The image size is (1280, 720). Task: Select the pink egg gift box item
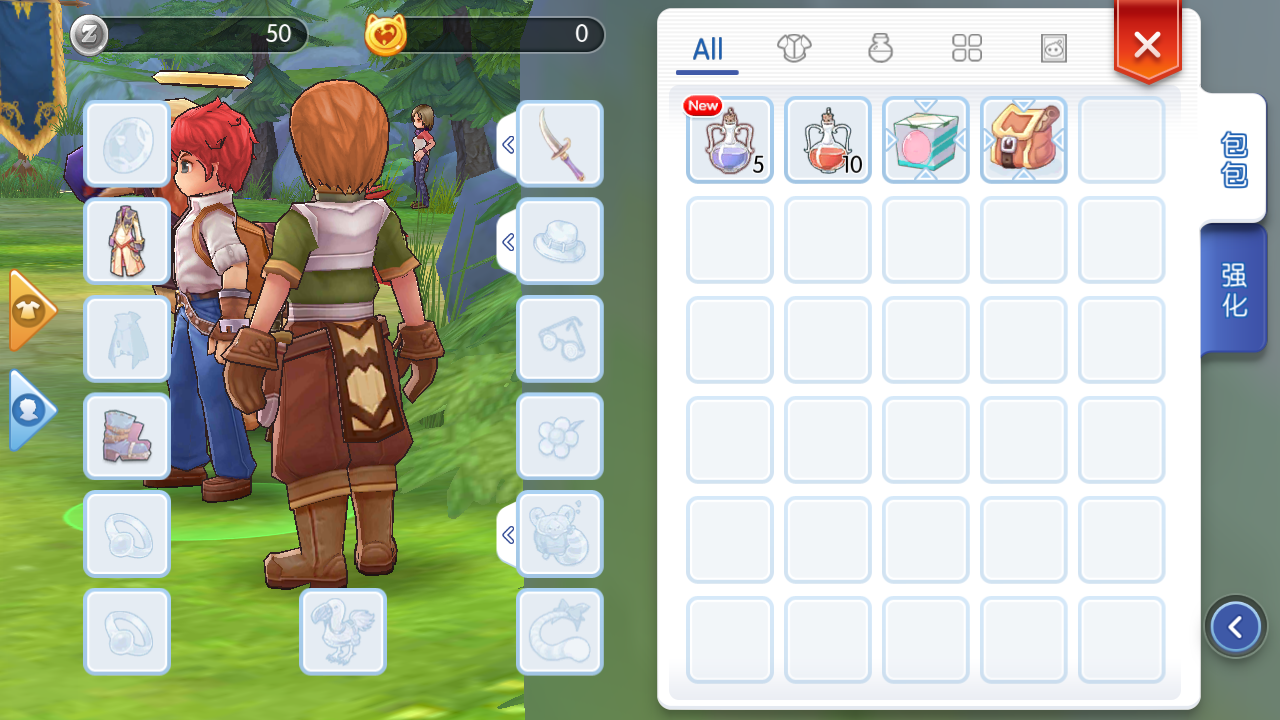coord(926,140)
